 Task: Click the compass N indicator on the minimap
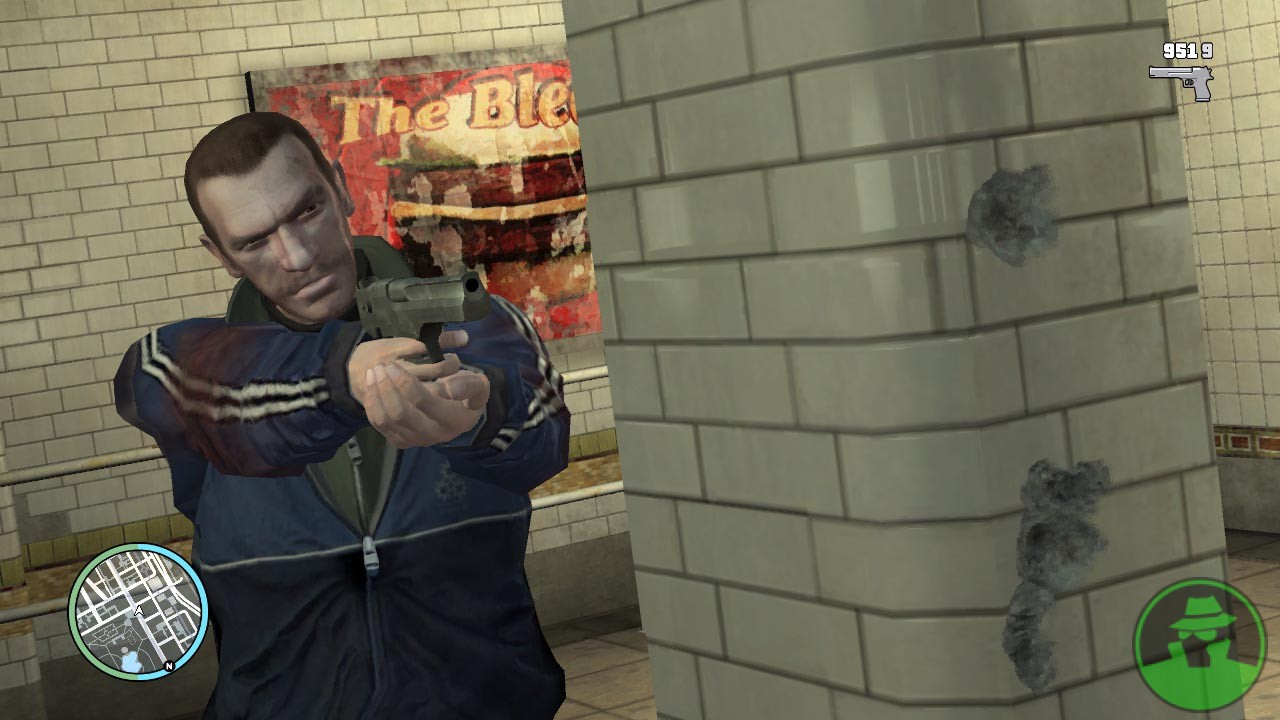coord(169,666)
